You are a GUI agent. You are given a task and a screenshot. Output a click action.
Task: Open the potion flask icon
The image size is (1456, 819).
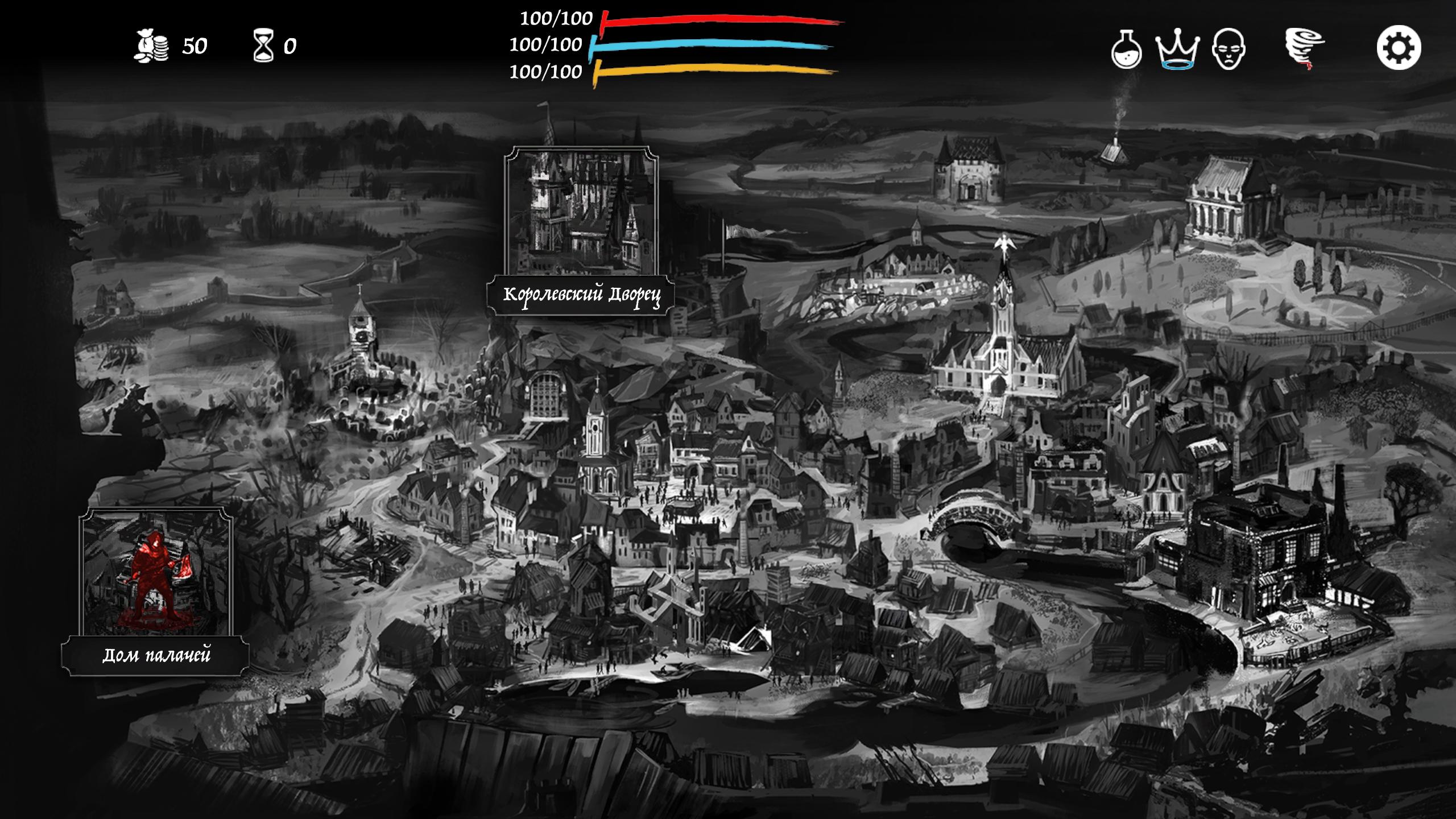(1126, 49)
